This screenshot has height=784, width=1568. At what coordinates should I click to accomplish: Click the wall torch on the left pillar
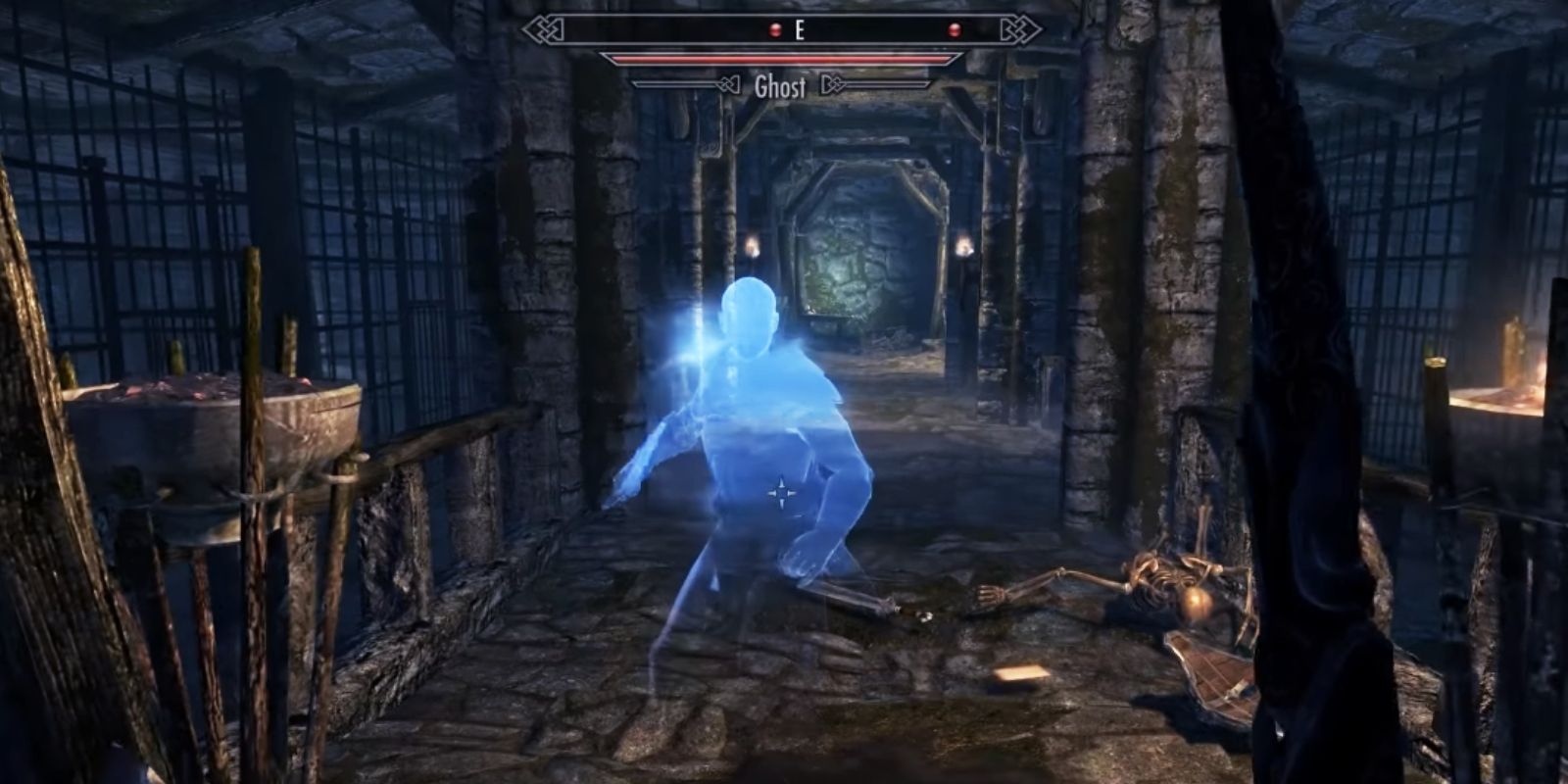(x=753, y=245)
